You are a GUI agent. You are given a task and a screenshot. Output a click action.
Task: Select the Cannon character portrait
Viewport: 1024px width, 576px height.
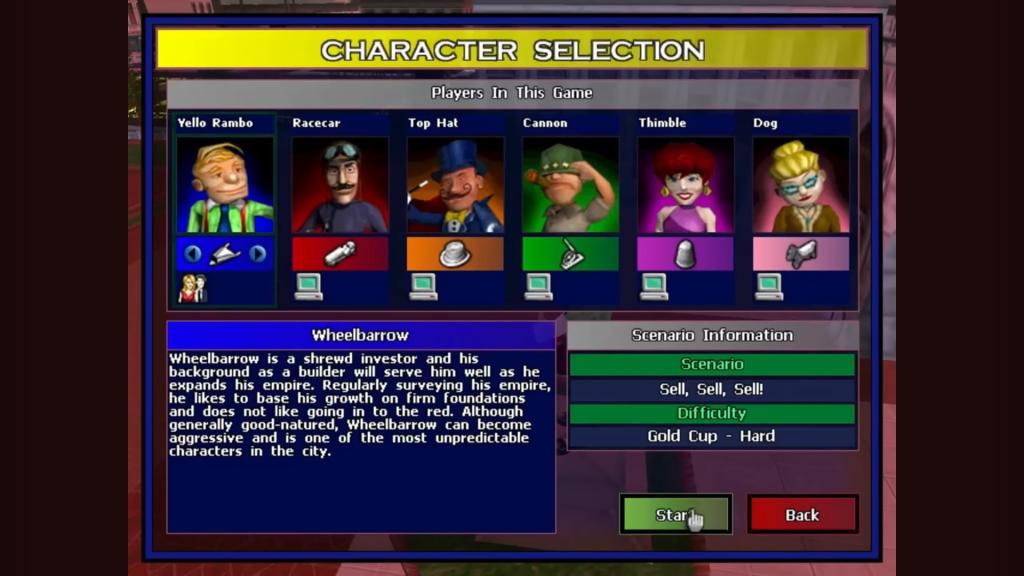pos(570,185)
